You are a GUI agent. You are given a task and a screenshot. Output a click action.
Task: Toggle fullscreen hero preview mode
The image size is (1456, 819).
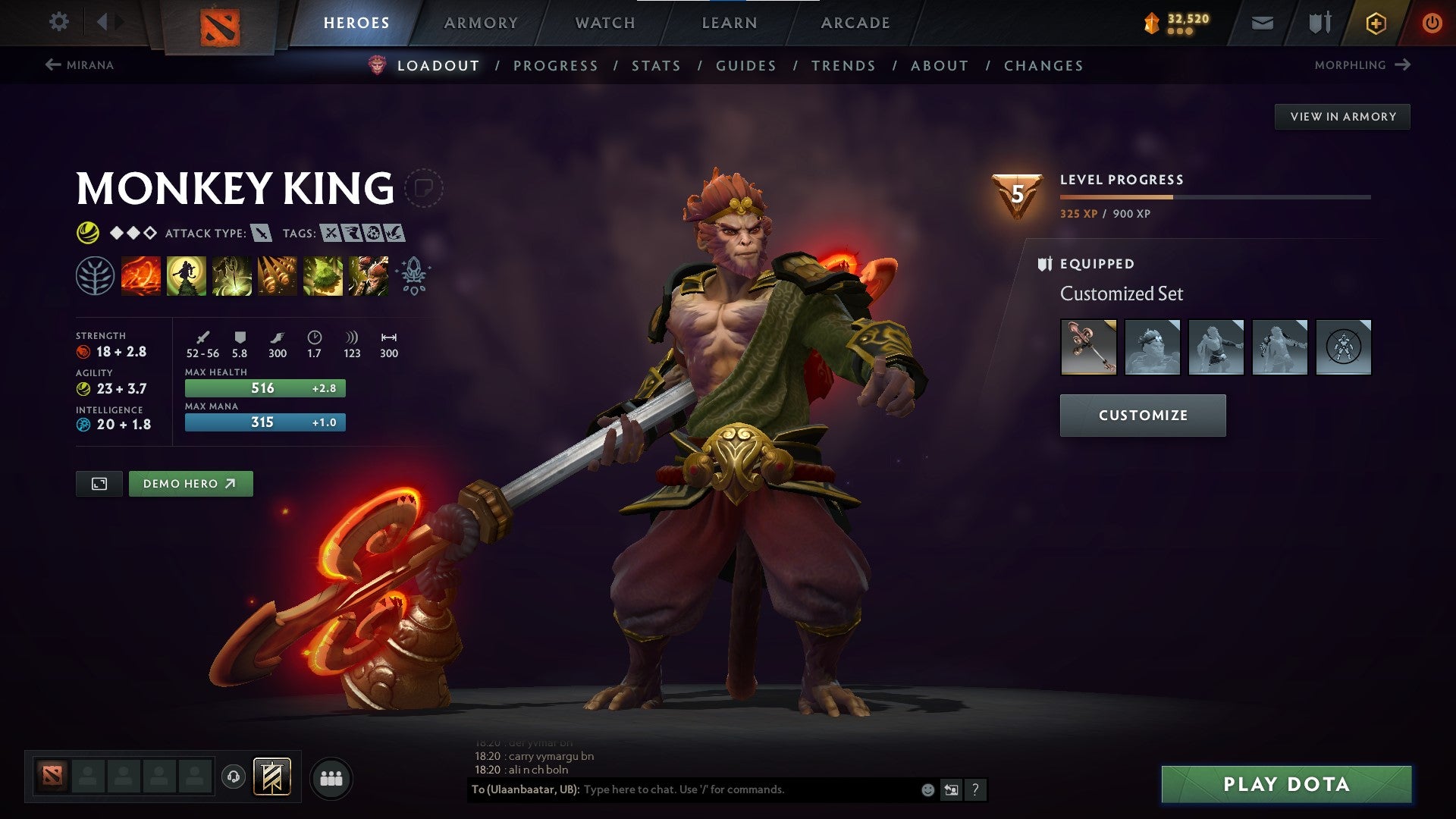[x=99, y=483]
